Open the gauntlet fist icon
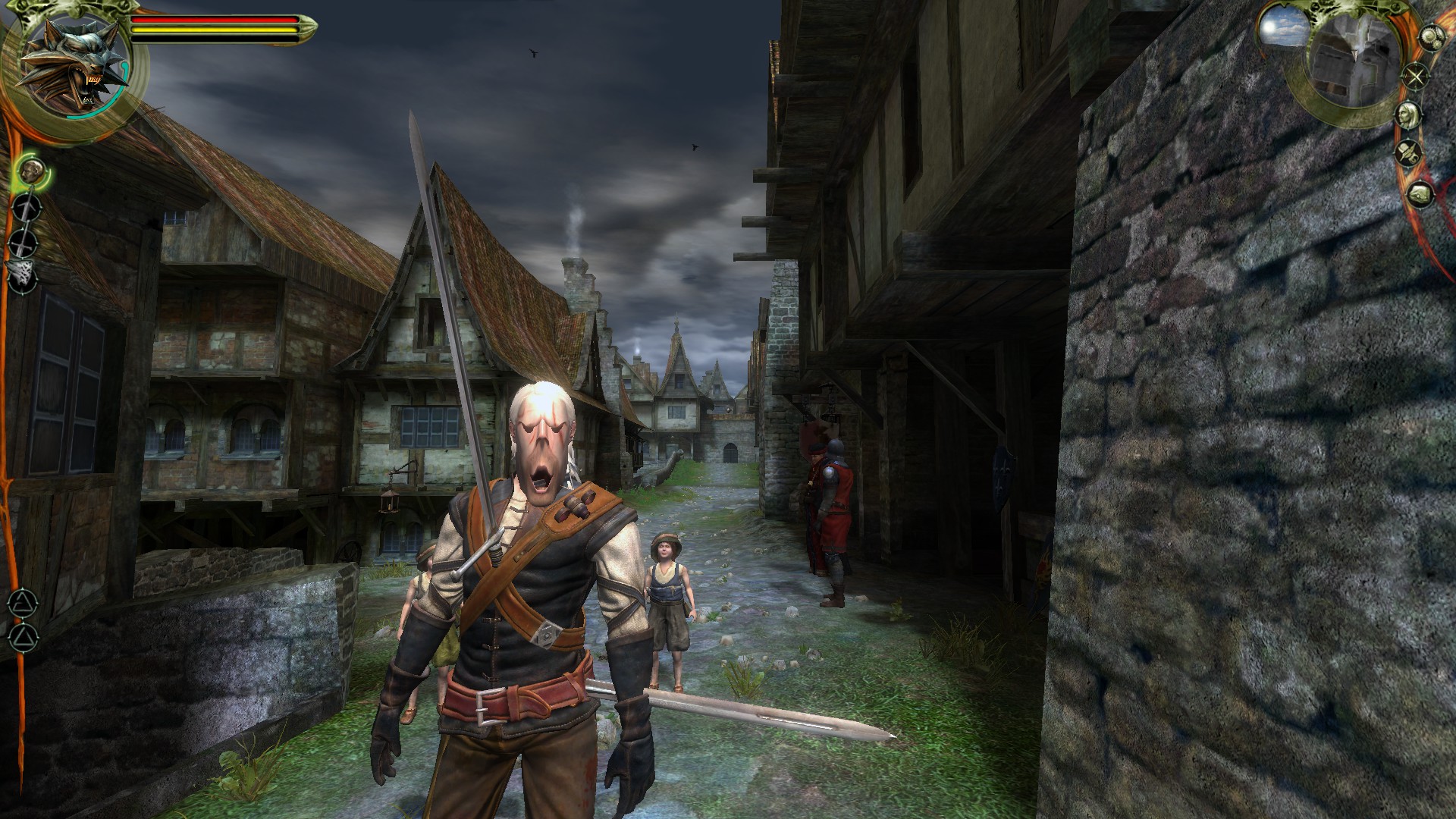 (1420, 193)
